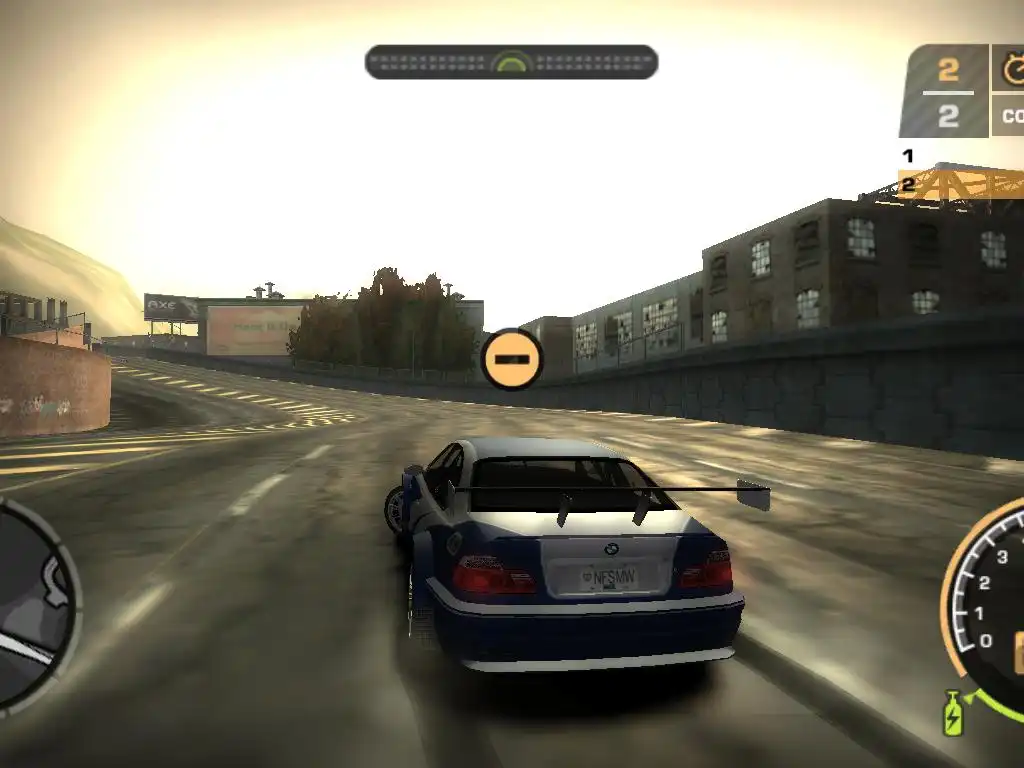Click the orange circular minus marker
The image size is (1024, 768).
coord(512,359)
